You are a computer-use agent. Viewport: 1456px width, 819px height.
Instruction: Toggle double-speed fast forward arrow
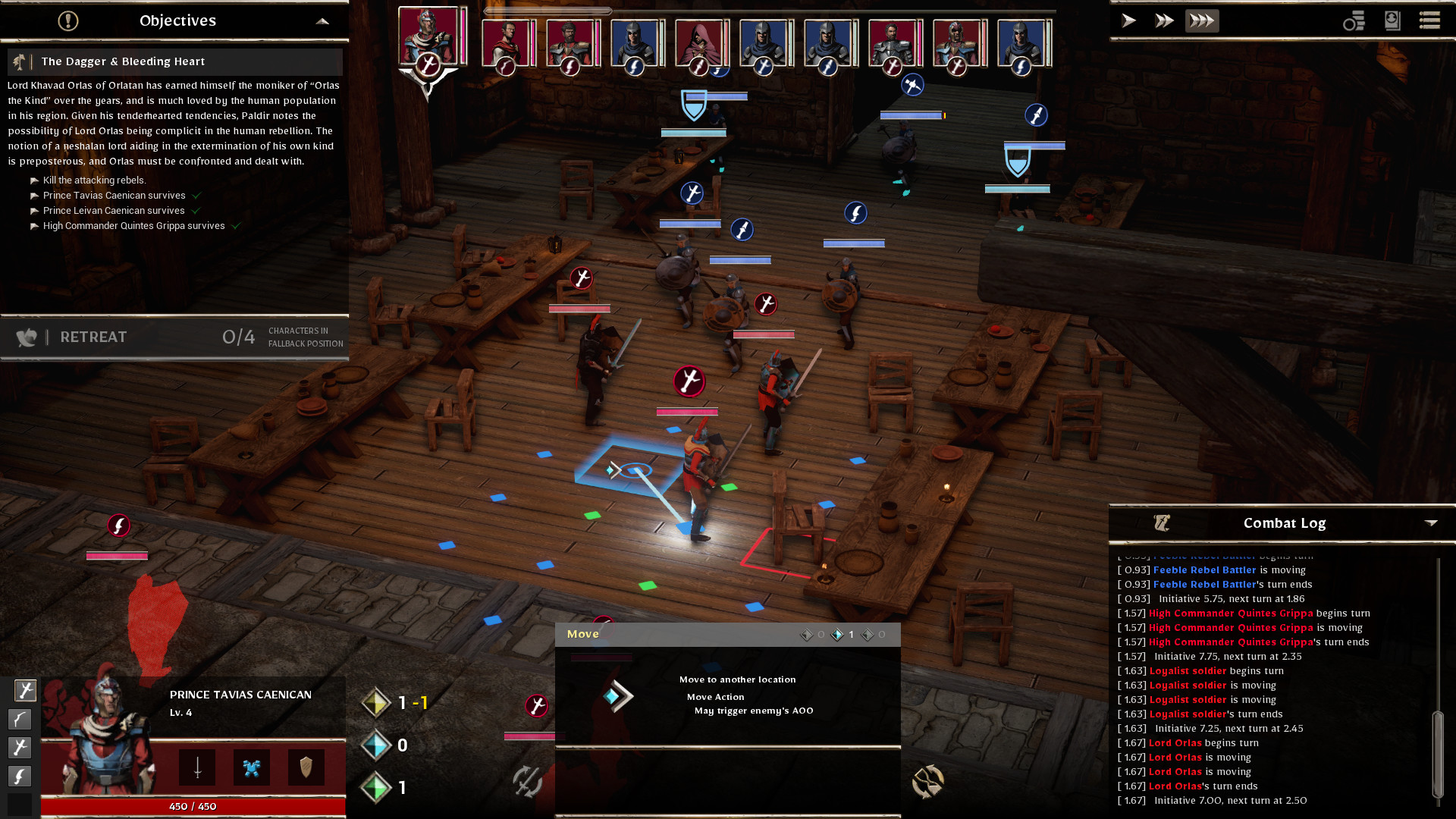pyautogui.click(x=1165, y=20)
